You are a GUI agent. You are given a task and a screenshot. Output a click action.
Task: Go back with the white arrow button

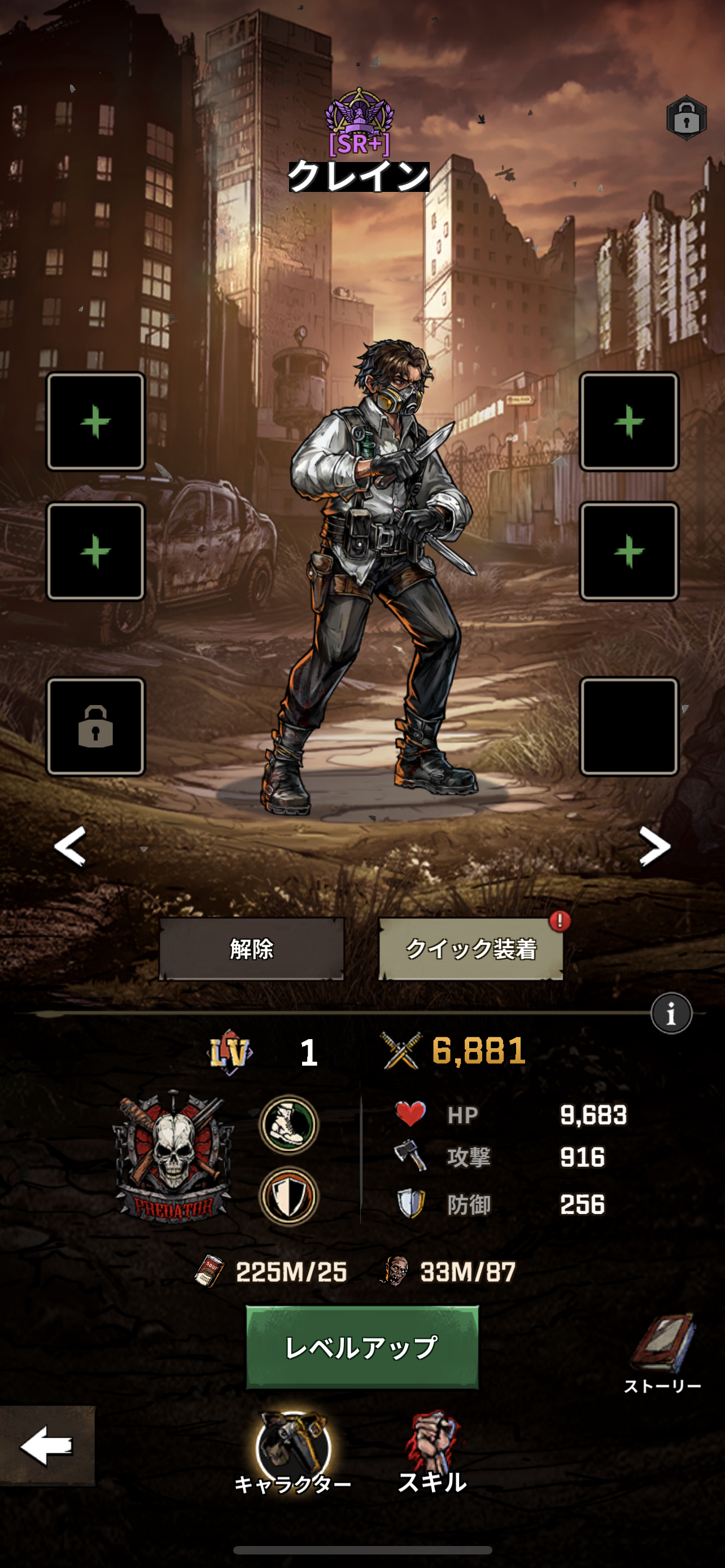click(x=47, y=1446)
